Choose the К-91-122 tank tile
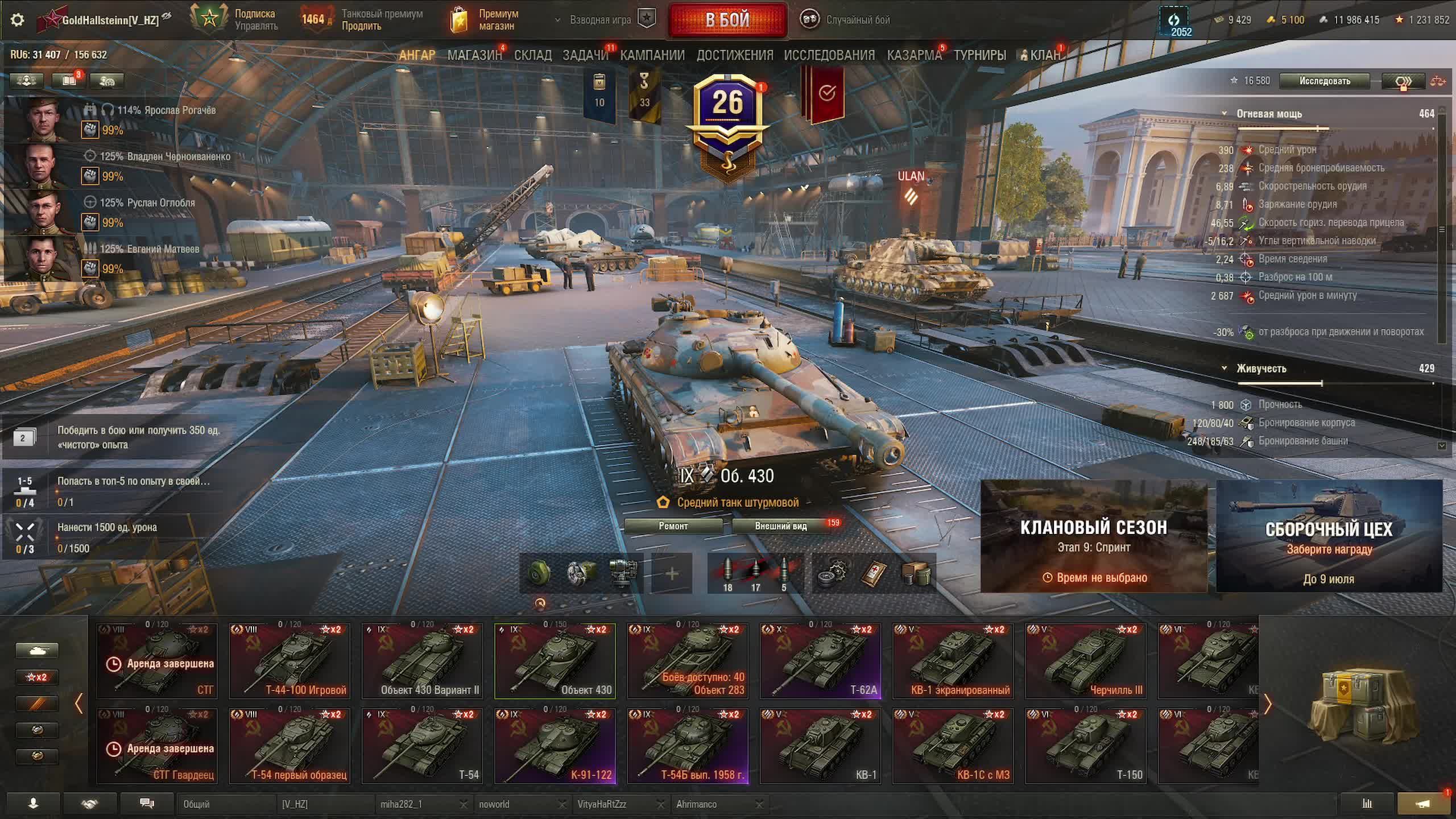Screen dimensions: 1456x819 [555, 746]
